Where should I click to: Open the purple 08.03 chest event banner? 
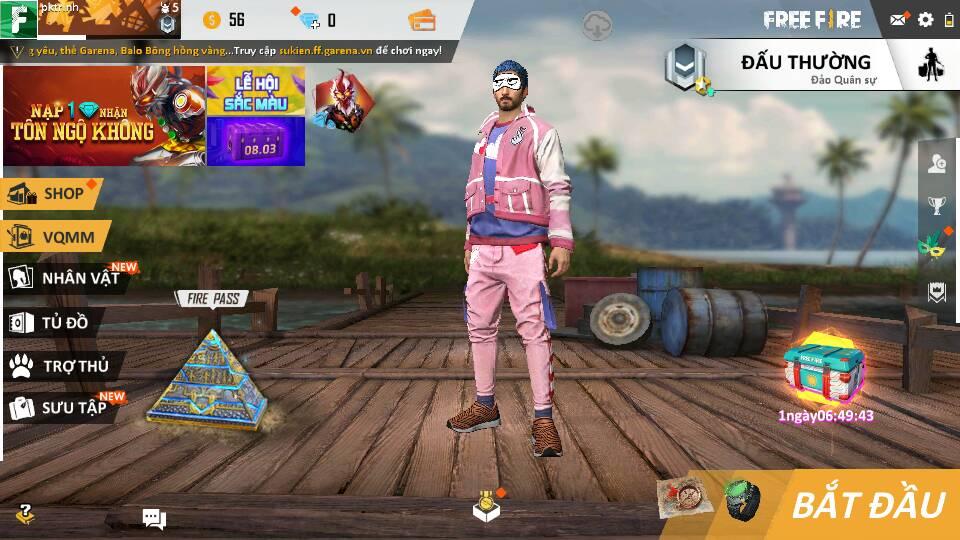coord(255,142)
